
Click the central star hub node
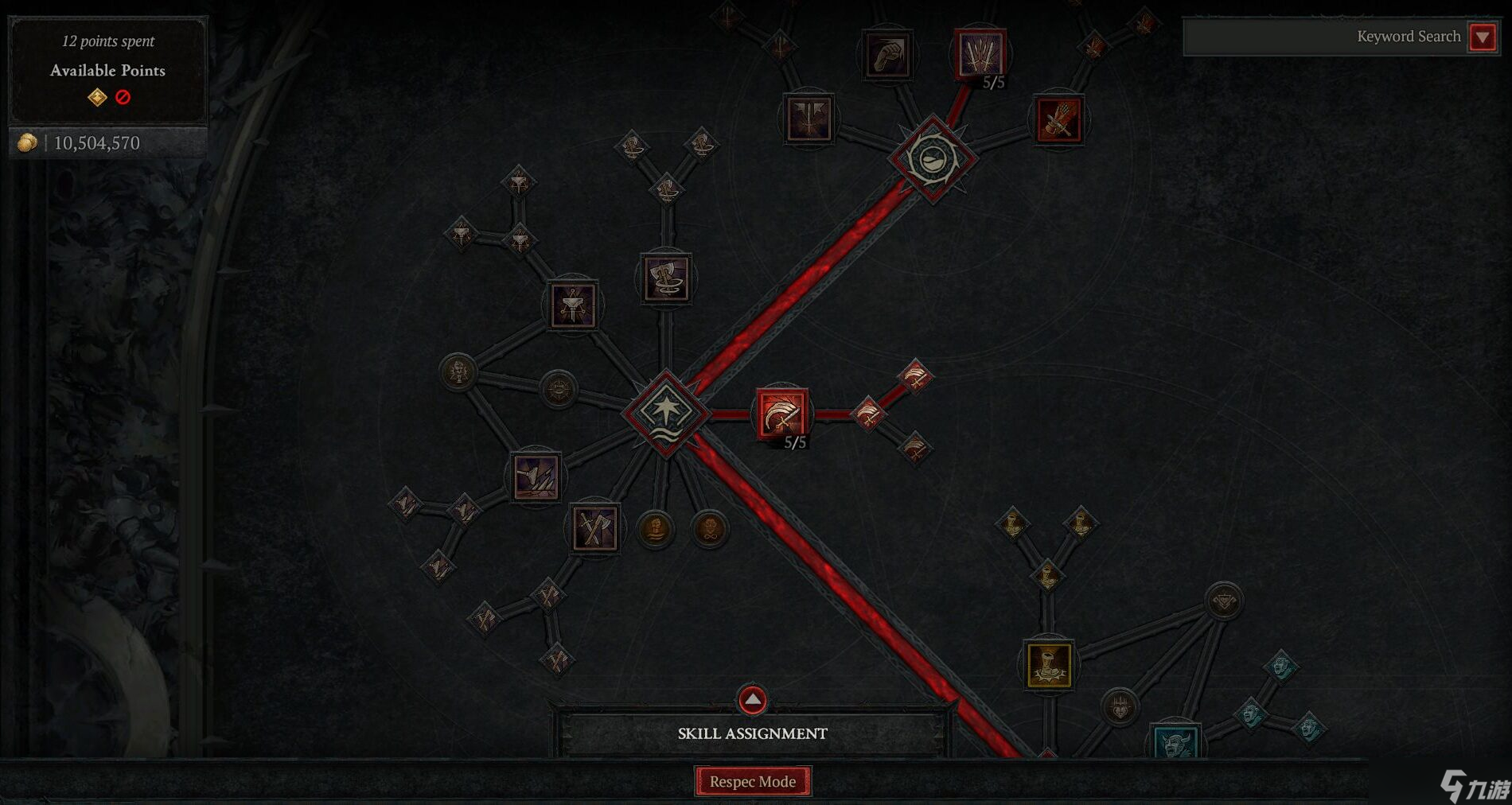pyautogui.click(x=667, y=414)
